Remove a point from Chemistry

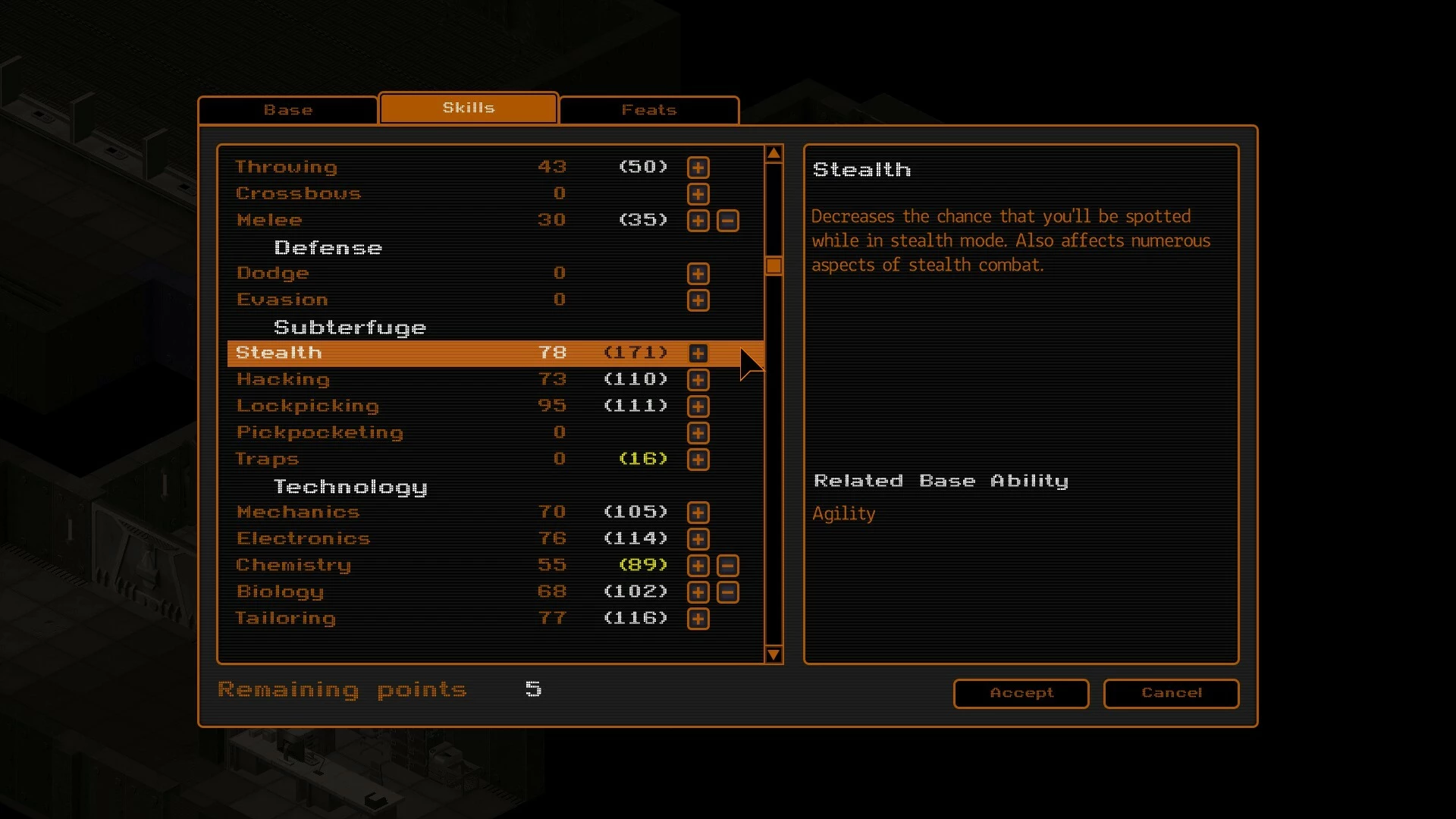coord(728,566)
